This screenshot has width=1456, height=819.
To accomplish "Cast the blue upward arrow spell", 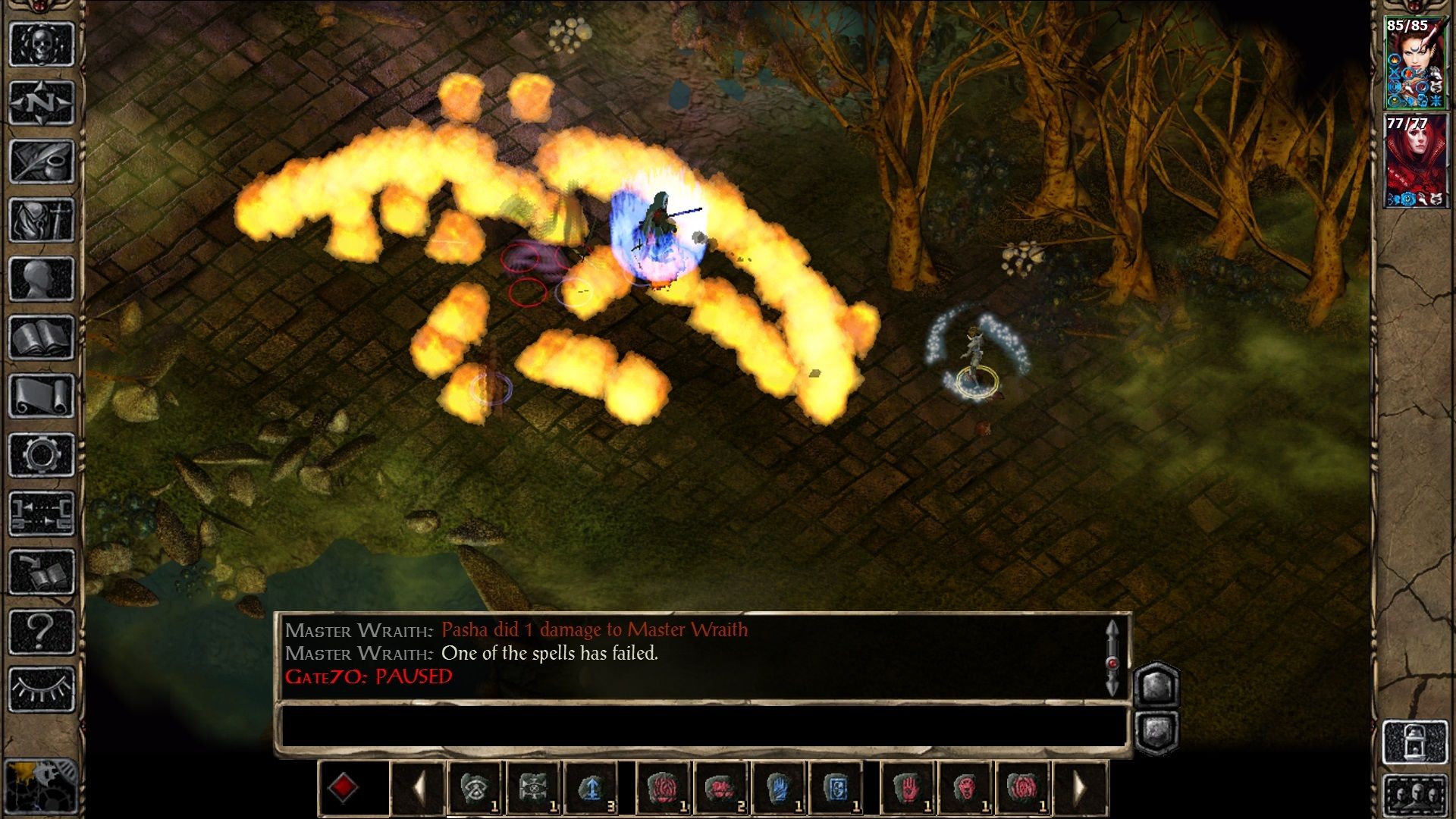I will [591, 788].
